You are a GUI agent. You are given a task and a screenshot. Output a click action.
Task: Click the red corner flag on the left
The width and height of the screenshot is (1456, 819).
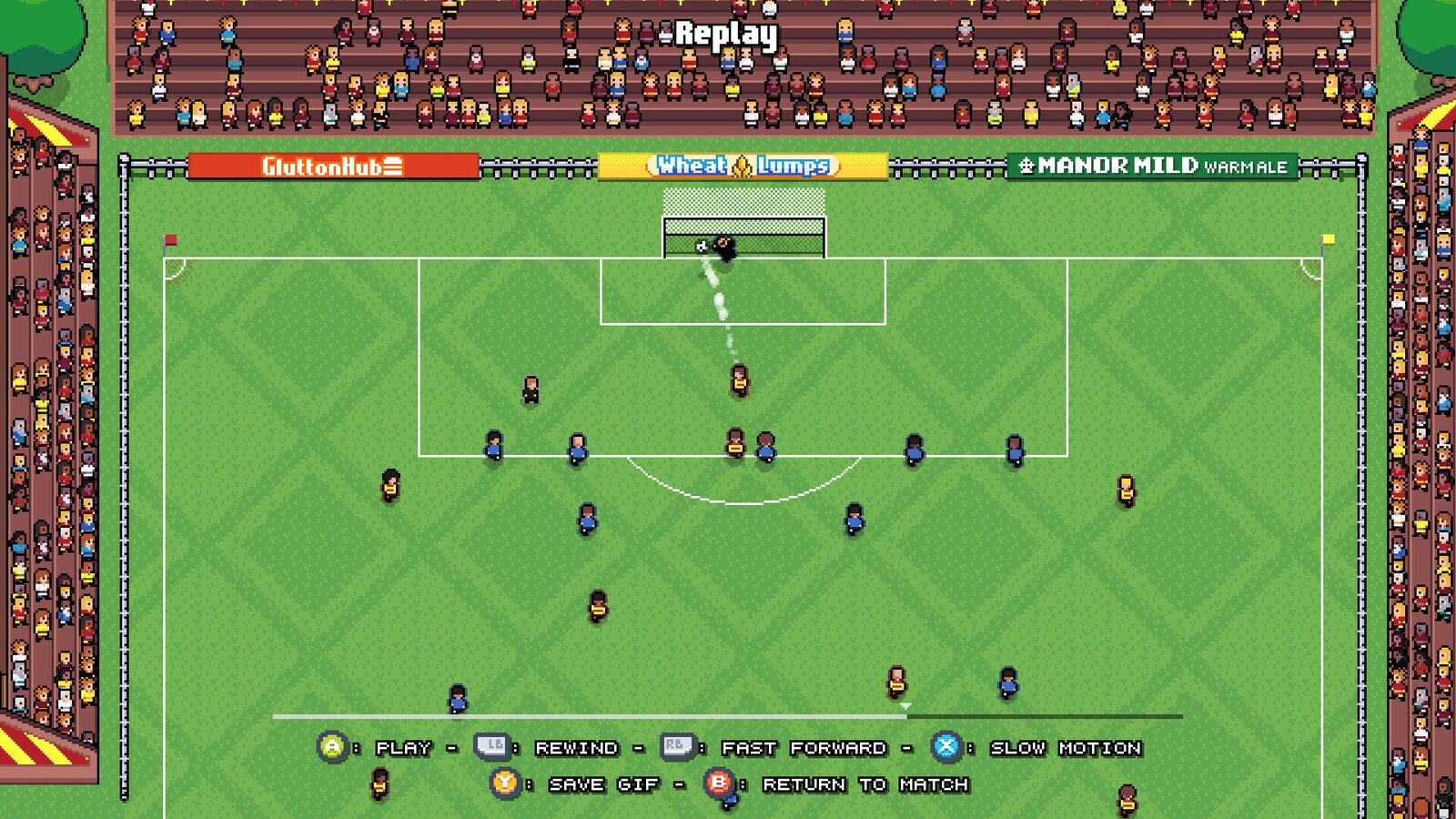pyautogui.click(x=168, y=238)
